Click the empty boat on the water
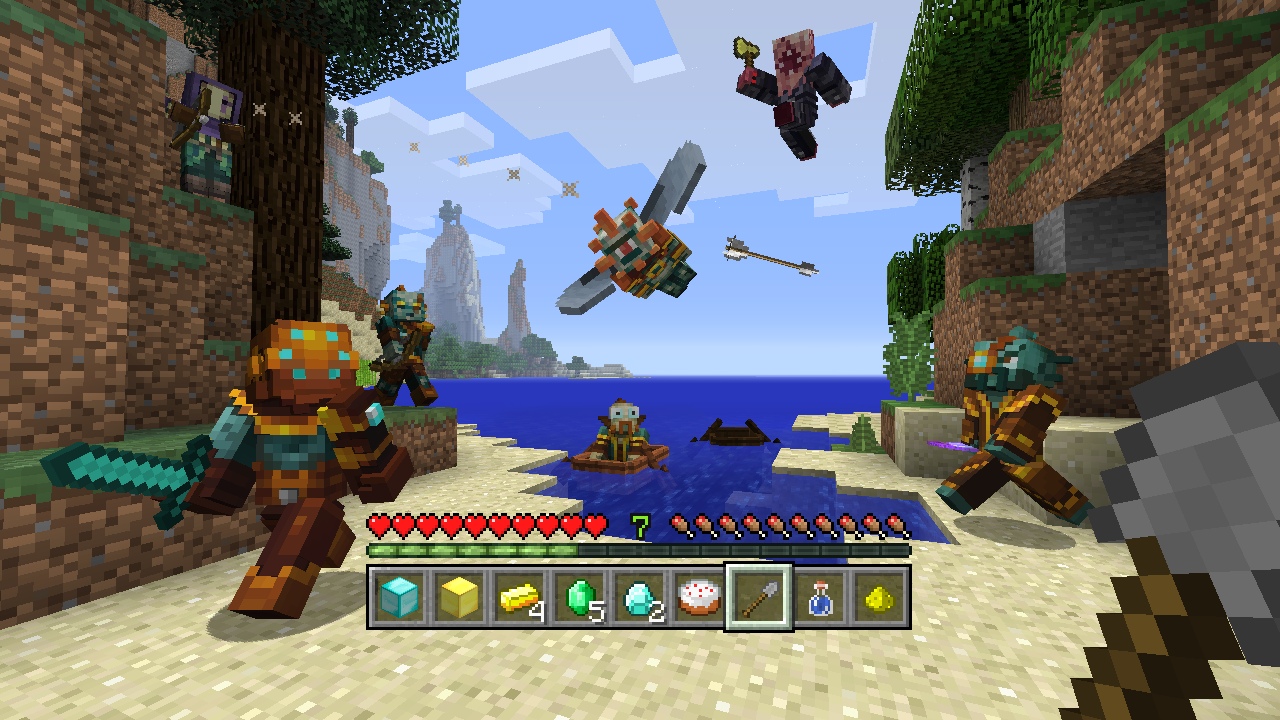Image resolution: width=1280 pixels, height=720 pixels. pyautogui.click(x=737, y=432)
